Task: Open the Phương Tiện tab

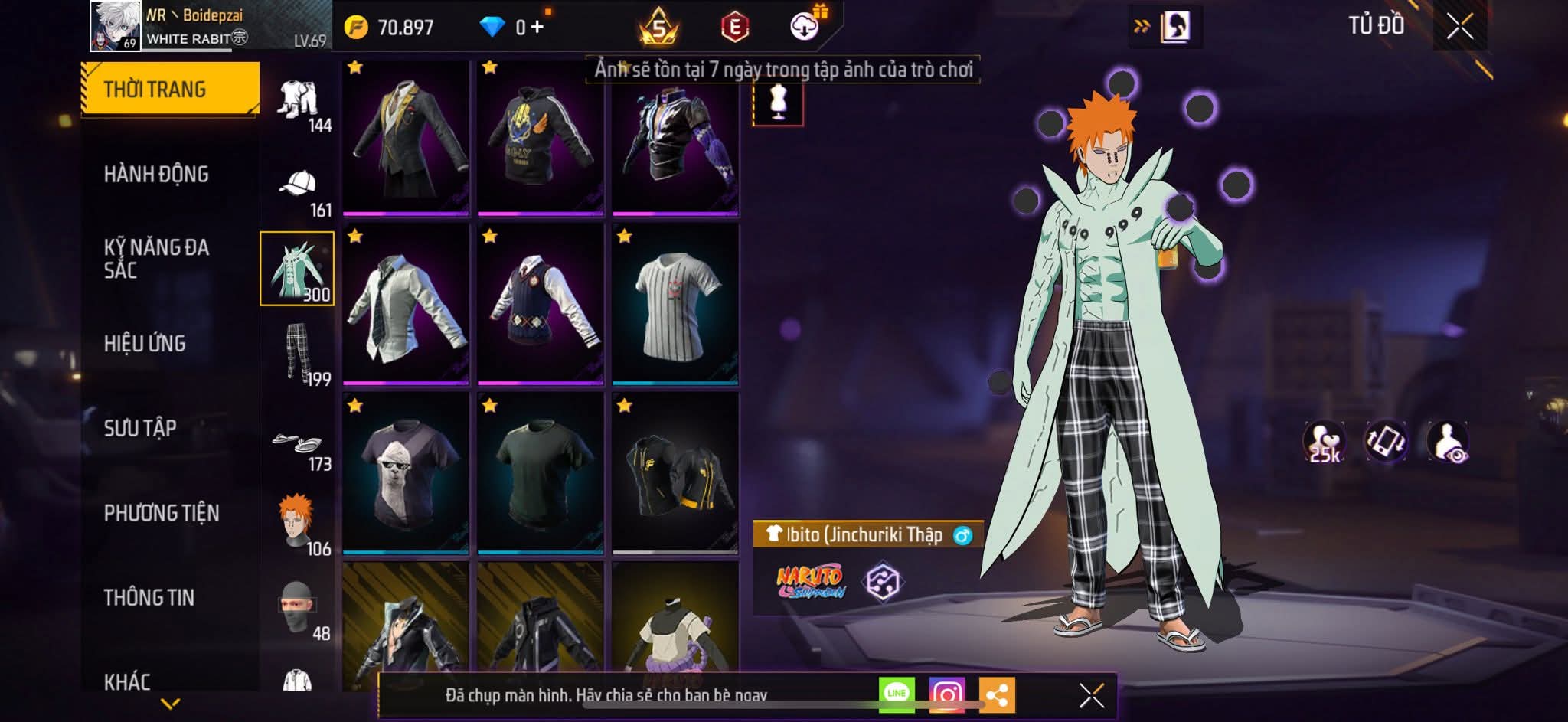Action: [162, 513]
